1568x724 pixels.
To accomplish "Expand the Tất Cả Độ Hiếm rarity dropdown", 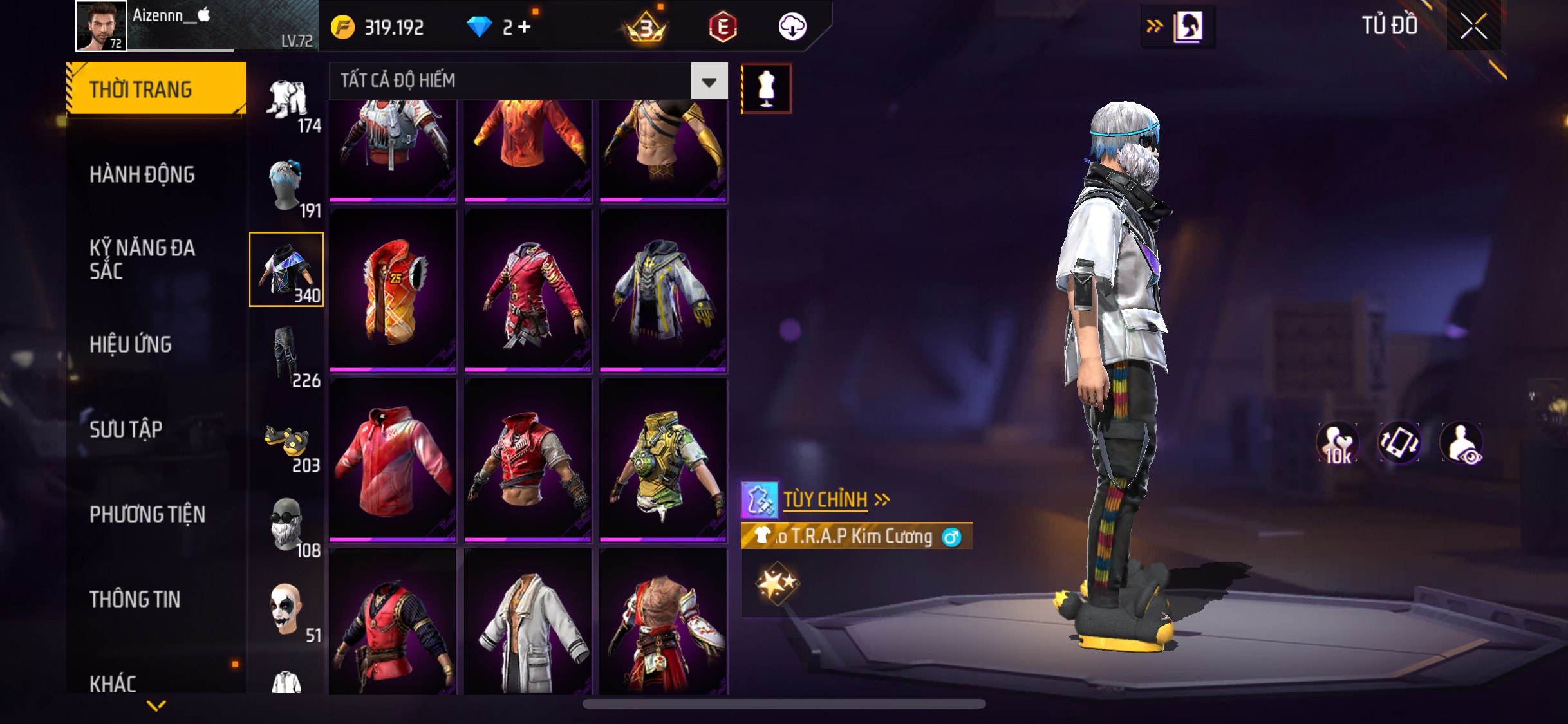I will (x=709, y=81).
